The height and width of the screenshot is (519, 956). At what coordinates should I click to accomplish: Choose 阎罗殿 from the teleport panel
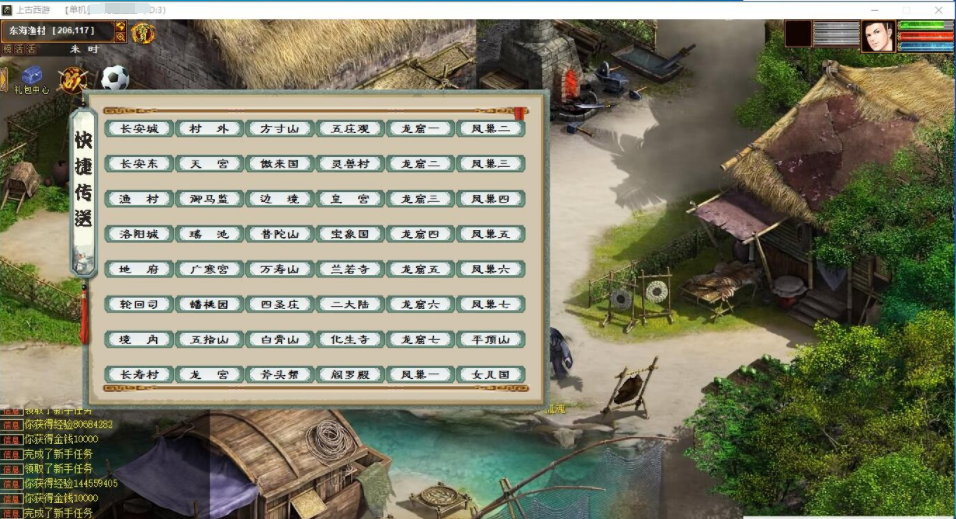coord(350,375)
